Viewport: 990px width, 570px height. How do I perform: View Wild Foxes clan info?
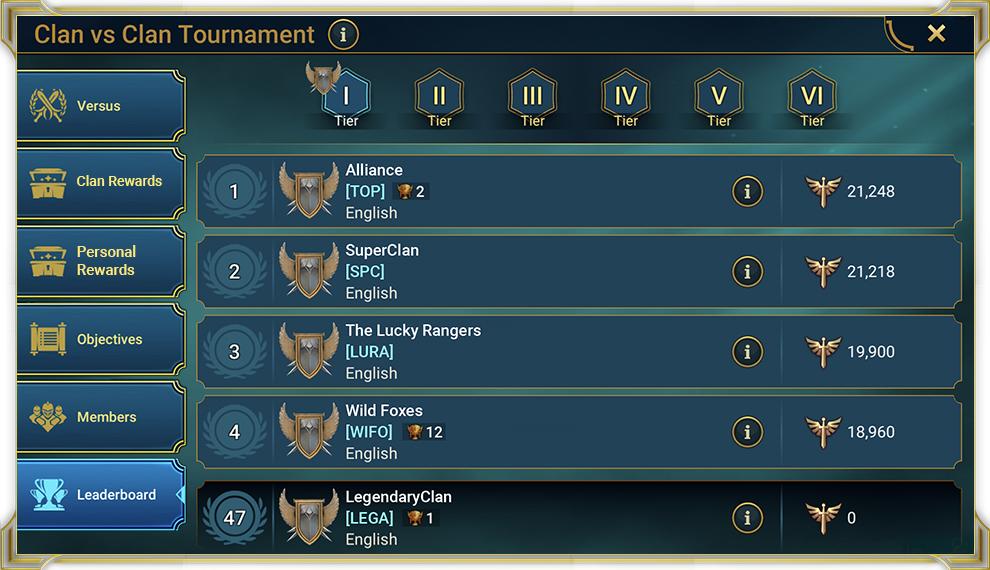747,431
